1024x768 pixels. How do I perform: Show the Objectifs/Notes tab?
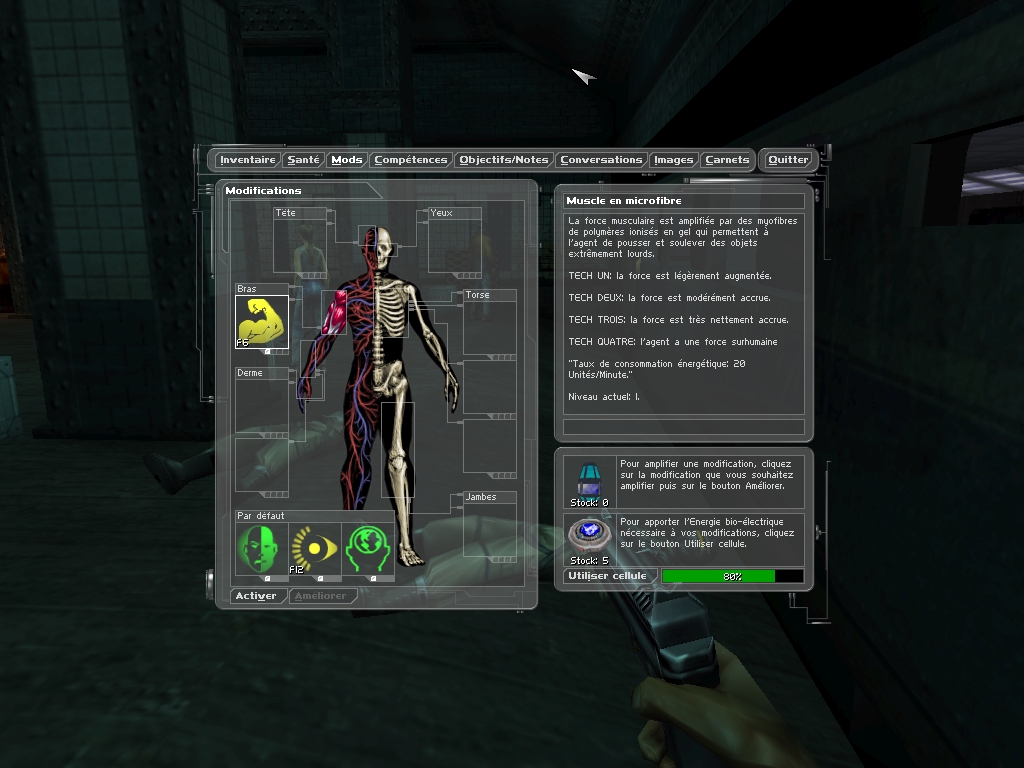(504, 160)
